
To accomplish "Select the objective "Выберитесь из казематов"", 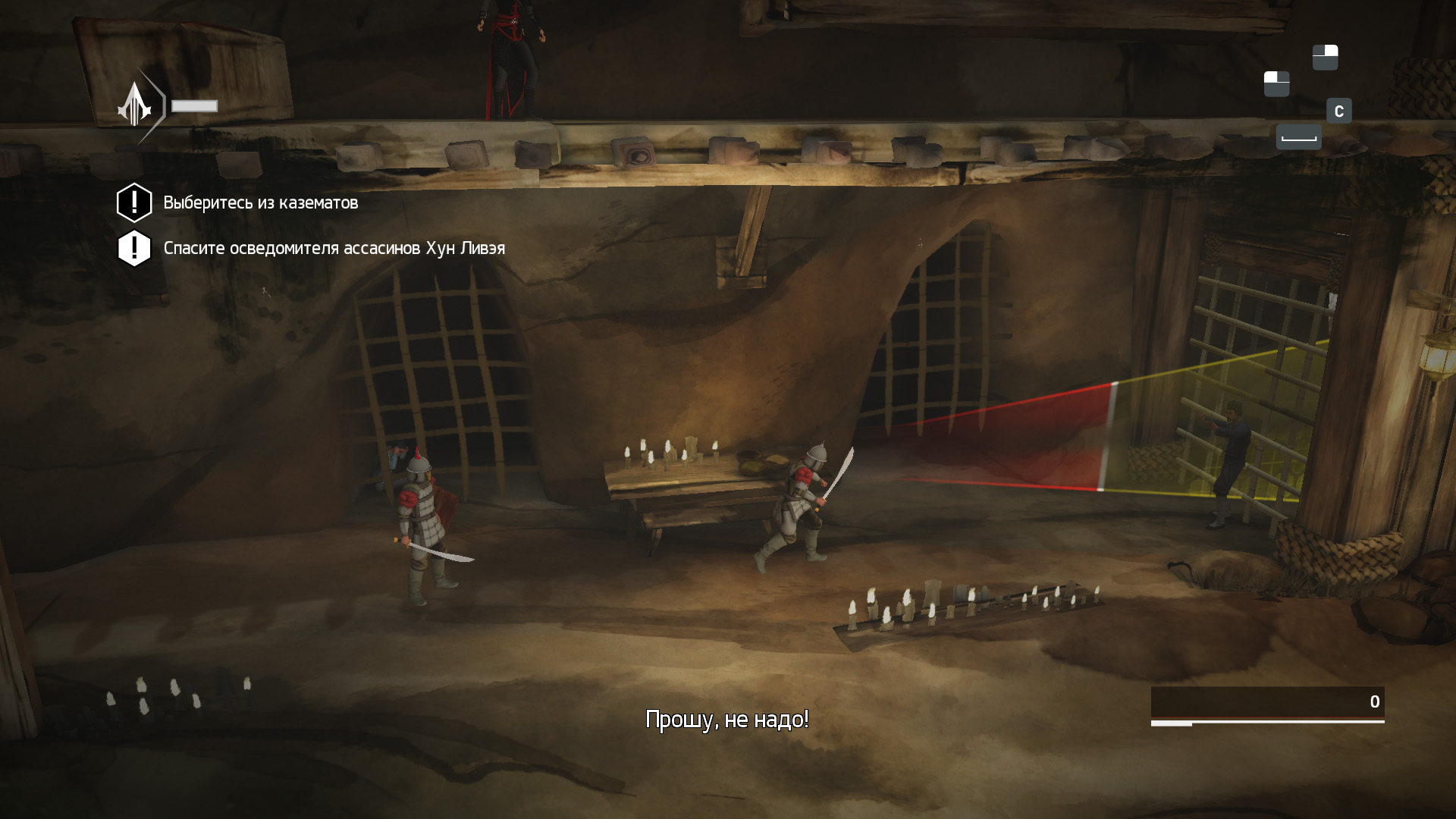I will click(260, 203).
